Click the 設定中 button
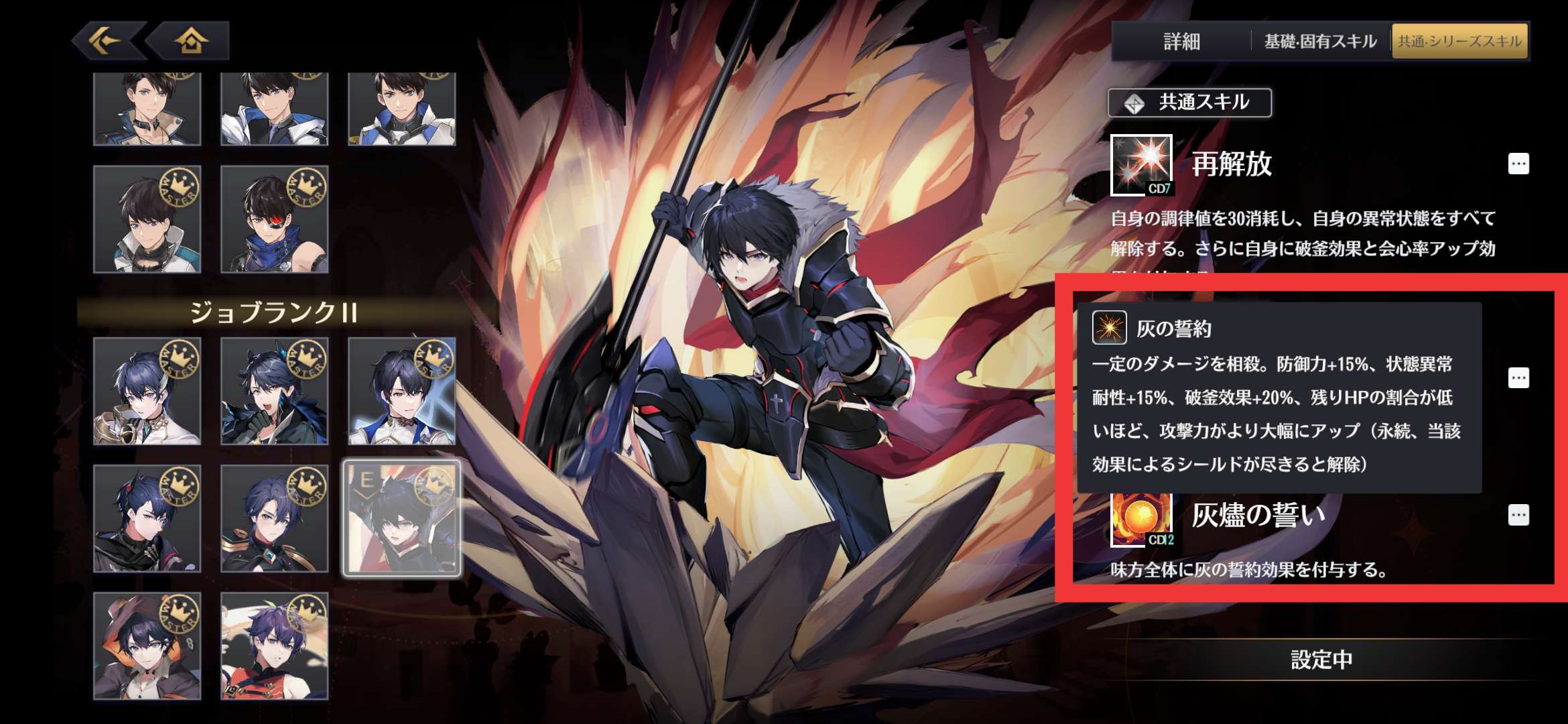The image size is (1568, 724). tap(1321, 660)
